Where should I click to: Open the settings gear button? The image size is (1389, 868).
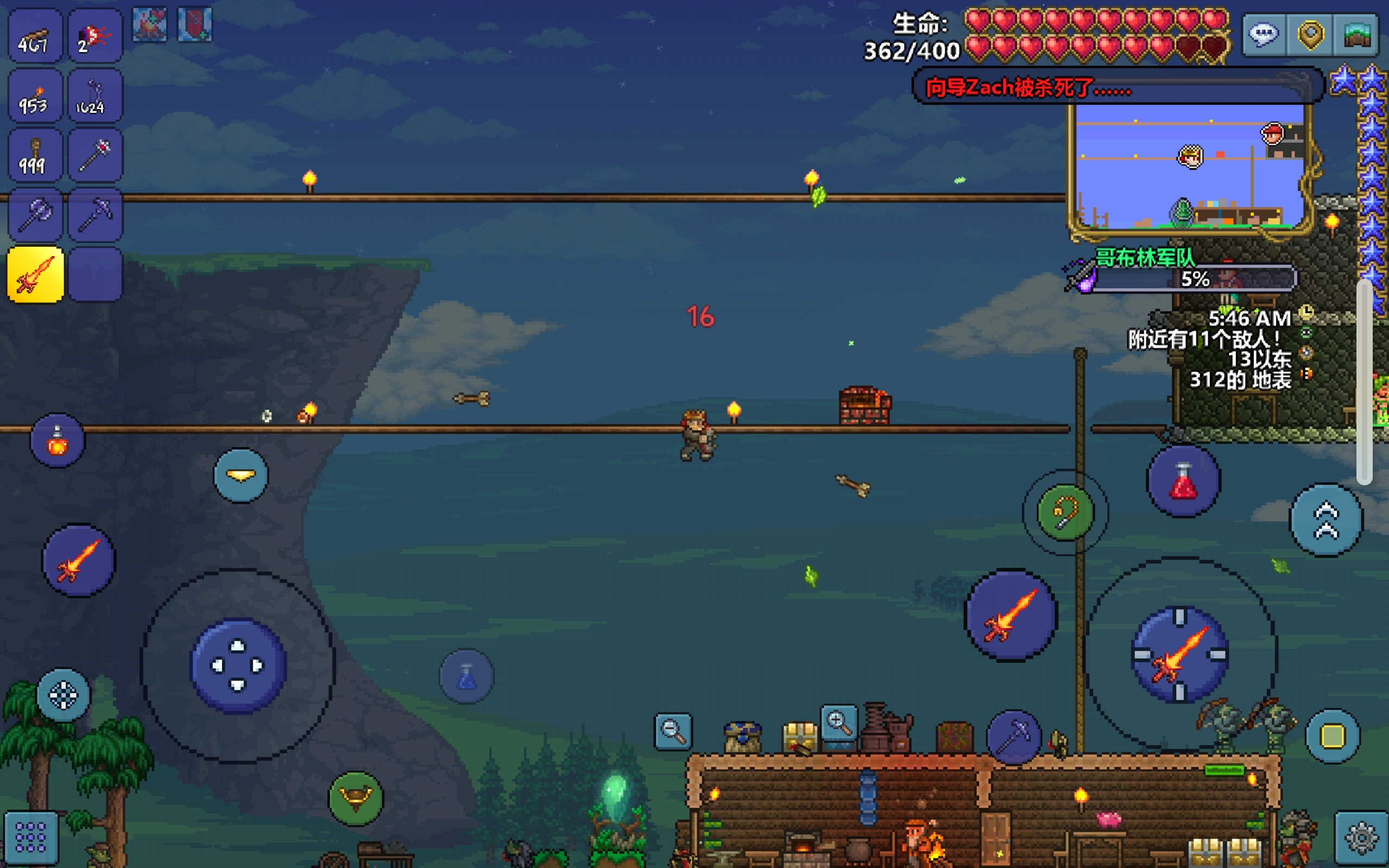click(x=1361, y=838)
